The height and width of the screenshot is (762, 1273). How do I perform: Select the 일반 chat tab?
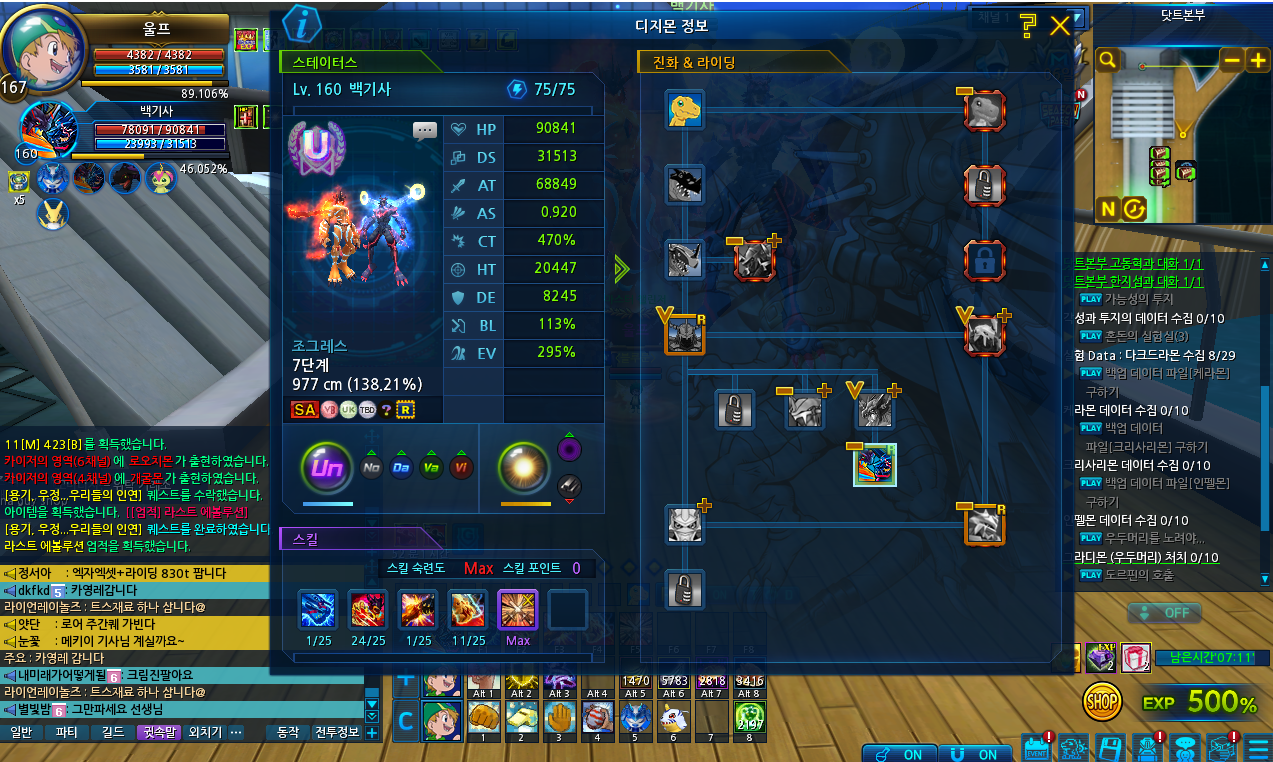[22, 732]
